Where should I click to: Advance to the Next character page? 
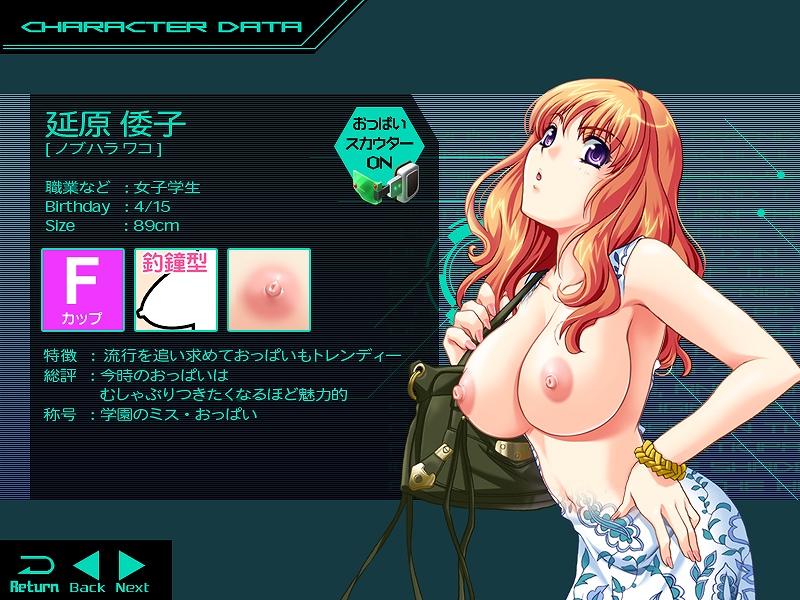pyautogui.click(x=132, y=573)
